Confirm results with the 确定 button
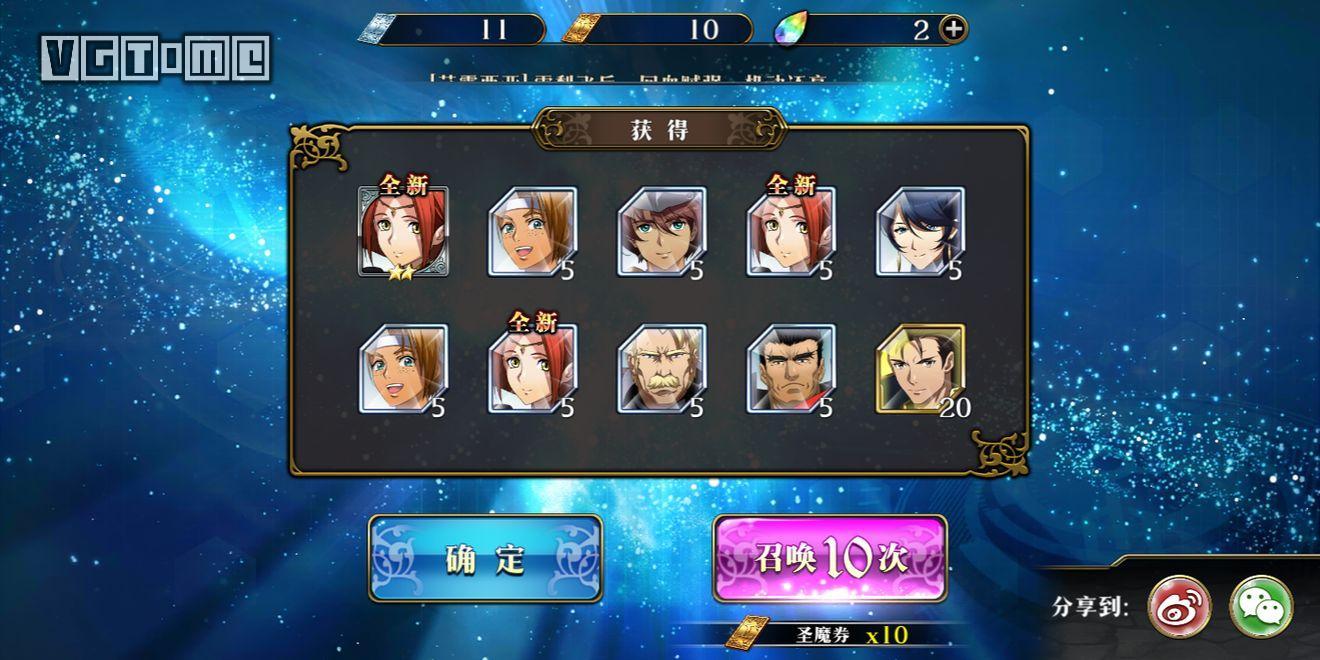1320x660 pixels. click(485, 558)
